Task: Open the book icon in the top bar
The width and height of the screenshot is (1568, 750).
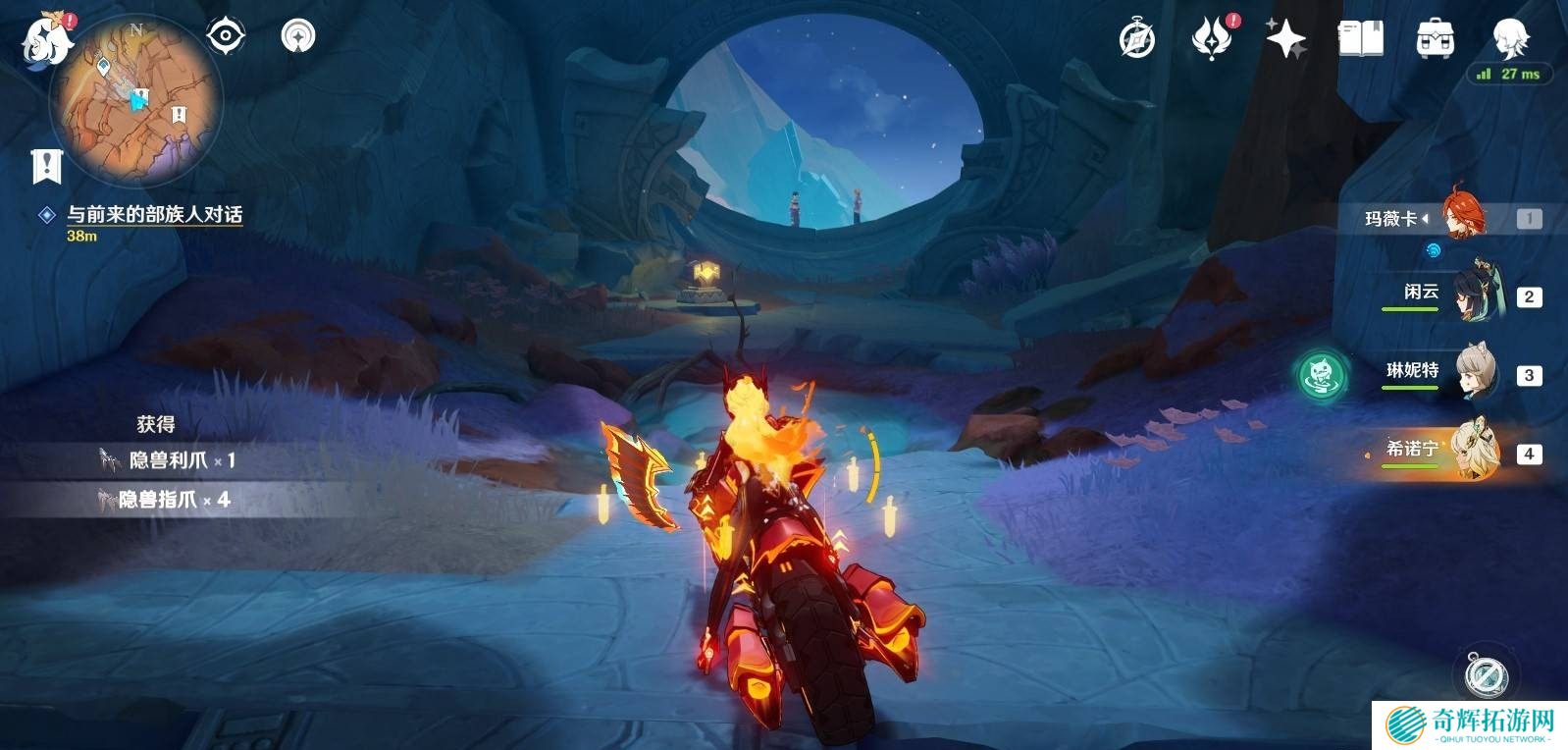Action: 1360,39
